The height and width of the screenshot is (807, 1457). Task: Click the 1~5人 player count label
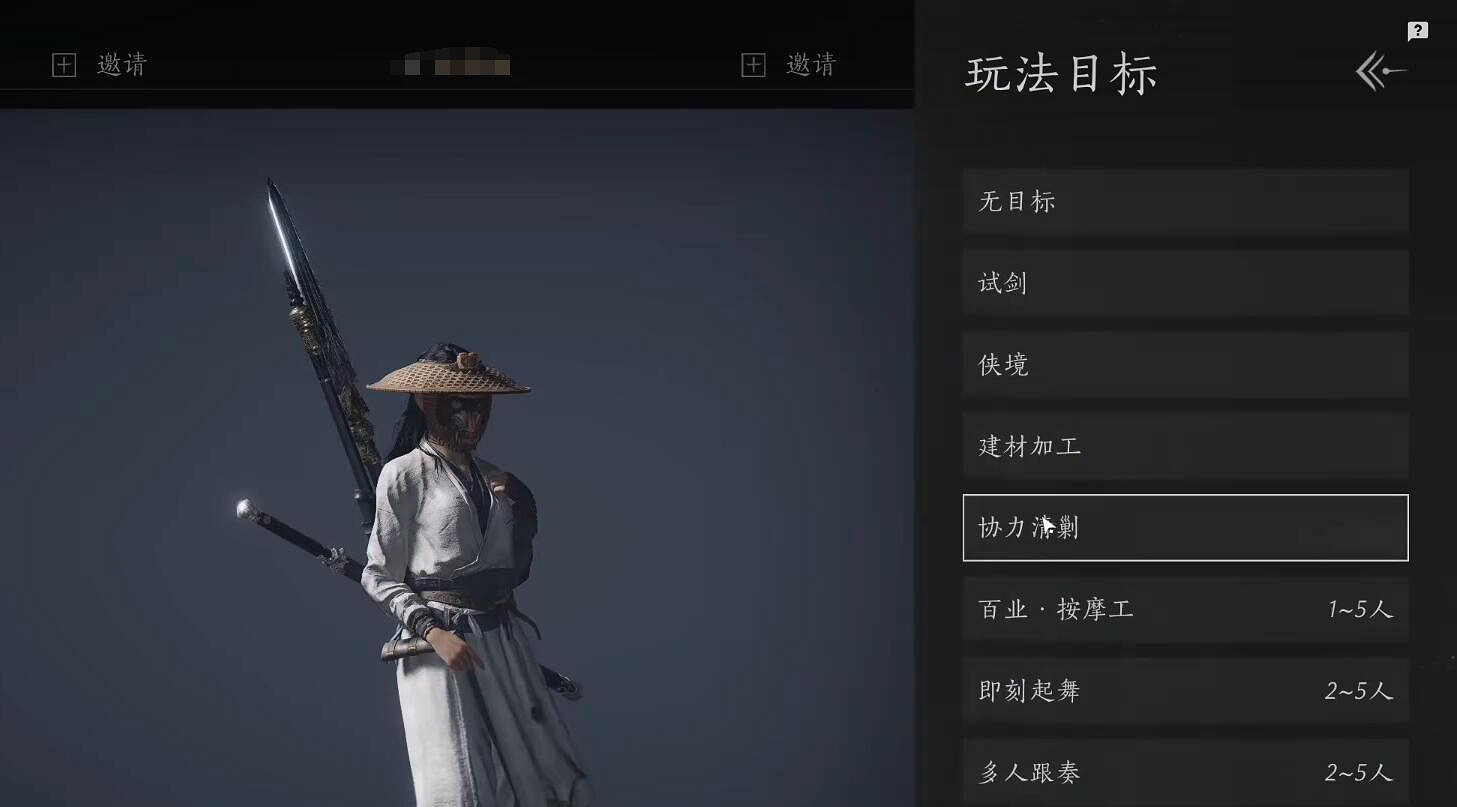tap(1362, 609)
